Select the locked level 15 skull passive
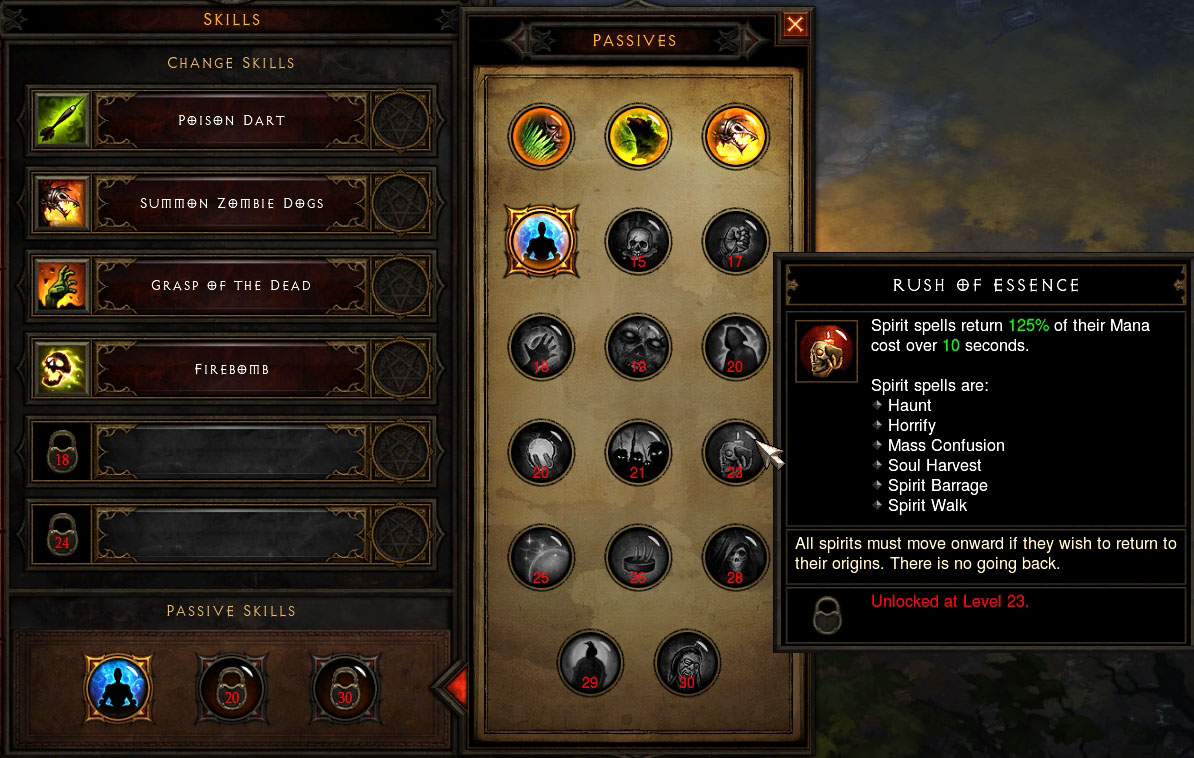Viewport: 1194px width, 758px height. (x=638, y=241)
